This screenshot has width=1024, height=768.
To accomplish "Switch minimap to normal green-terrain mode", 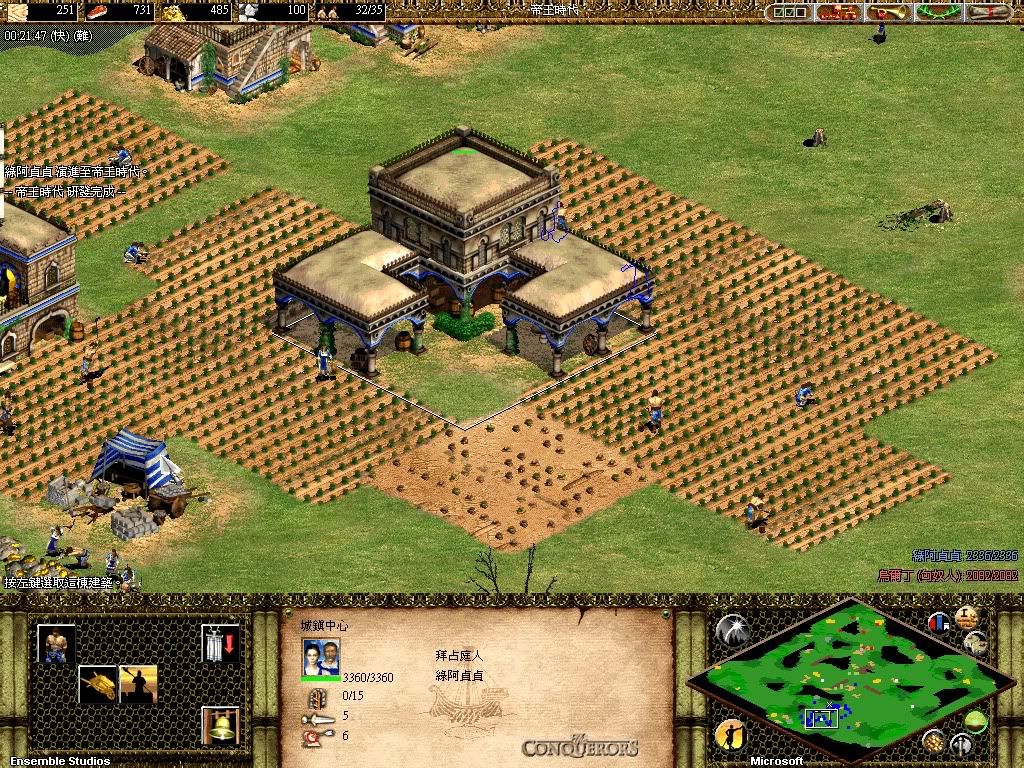I will (x=976, y=720).
